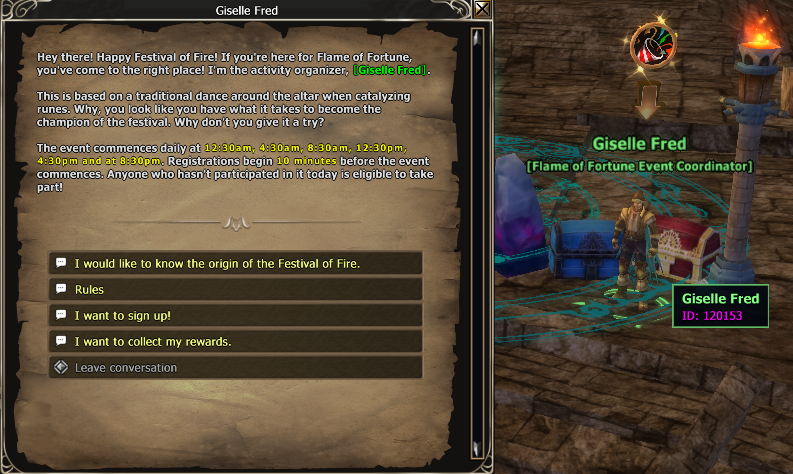Select the Rules dialogue option
The width and height of the screenshot is (793, 474).
pos(235,289)
